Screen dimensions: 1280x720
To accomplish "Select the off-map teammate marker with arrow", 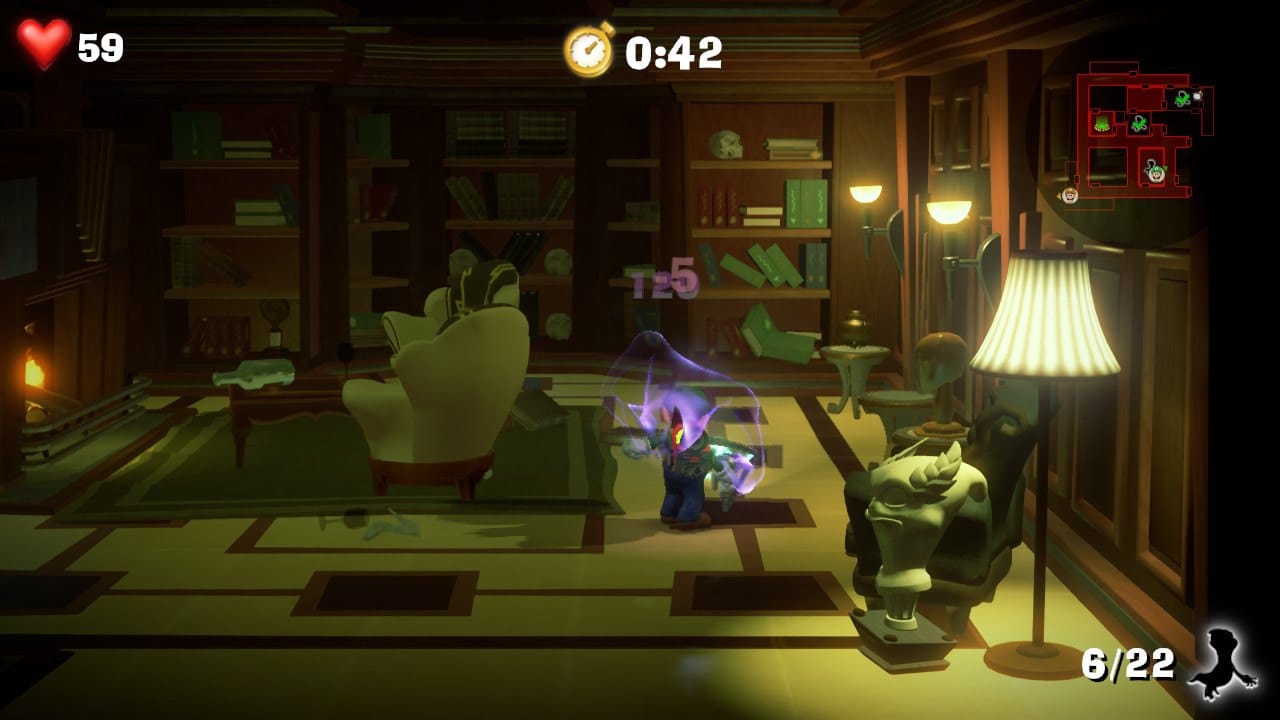I will pos(1070,194).
